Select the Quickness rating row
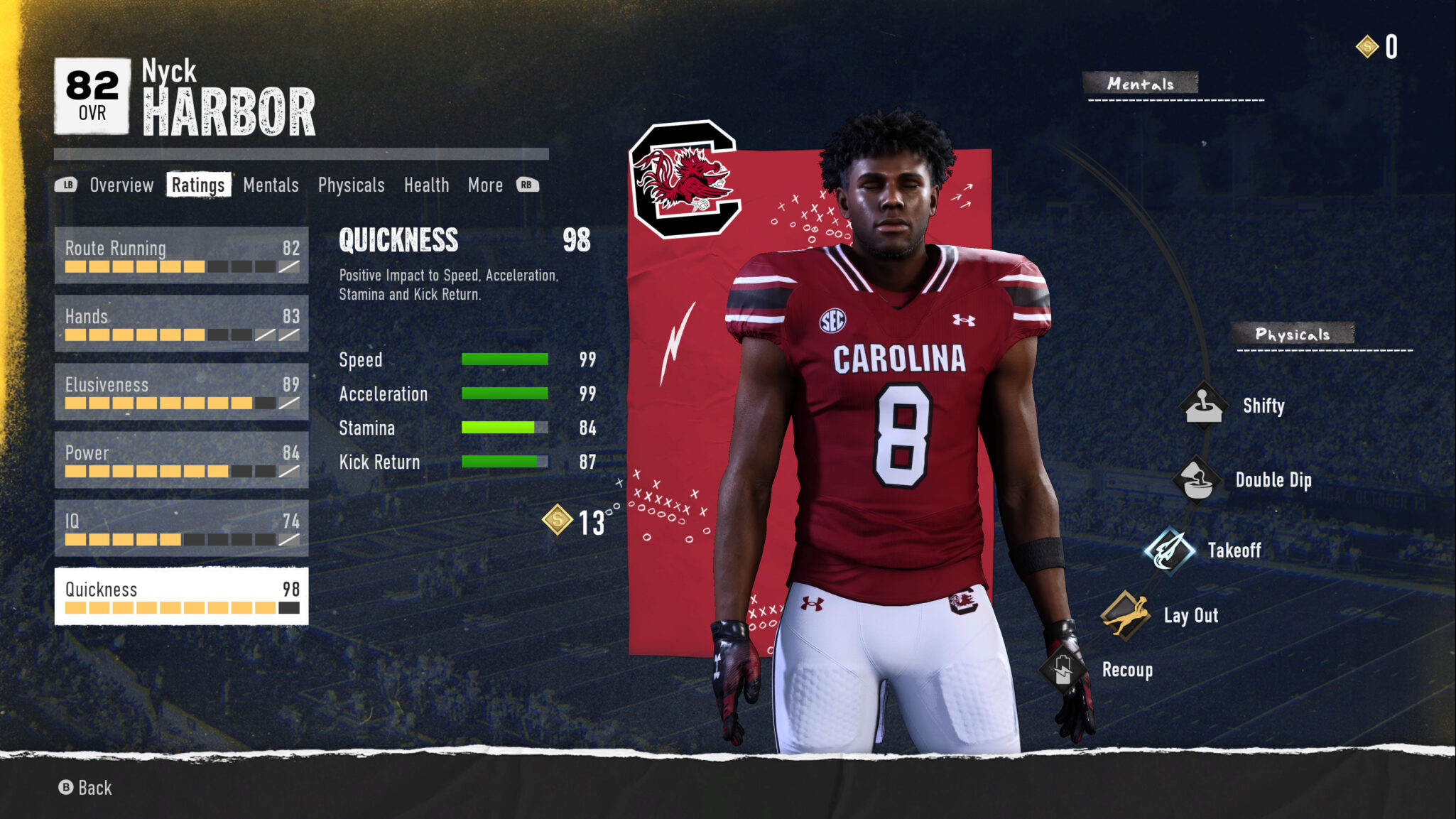Screen dimensions: 1456x819 (181, 597)
